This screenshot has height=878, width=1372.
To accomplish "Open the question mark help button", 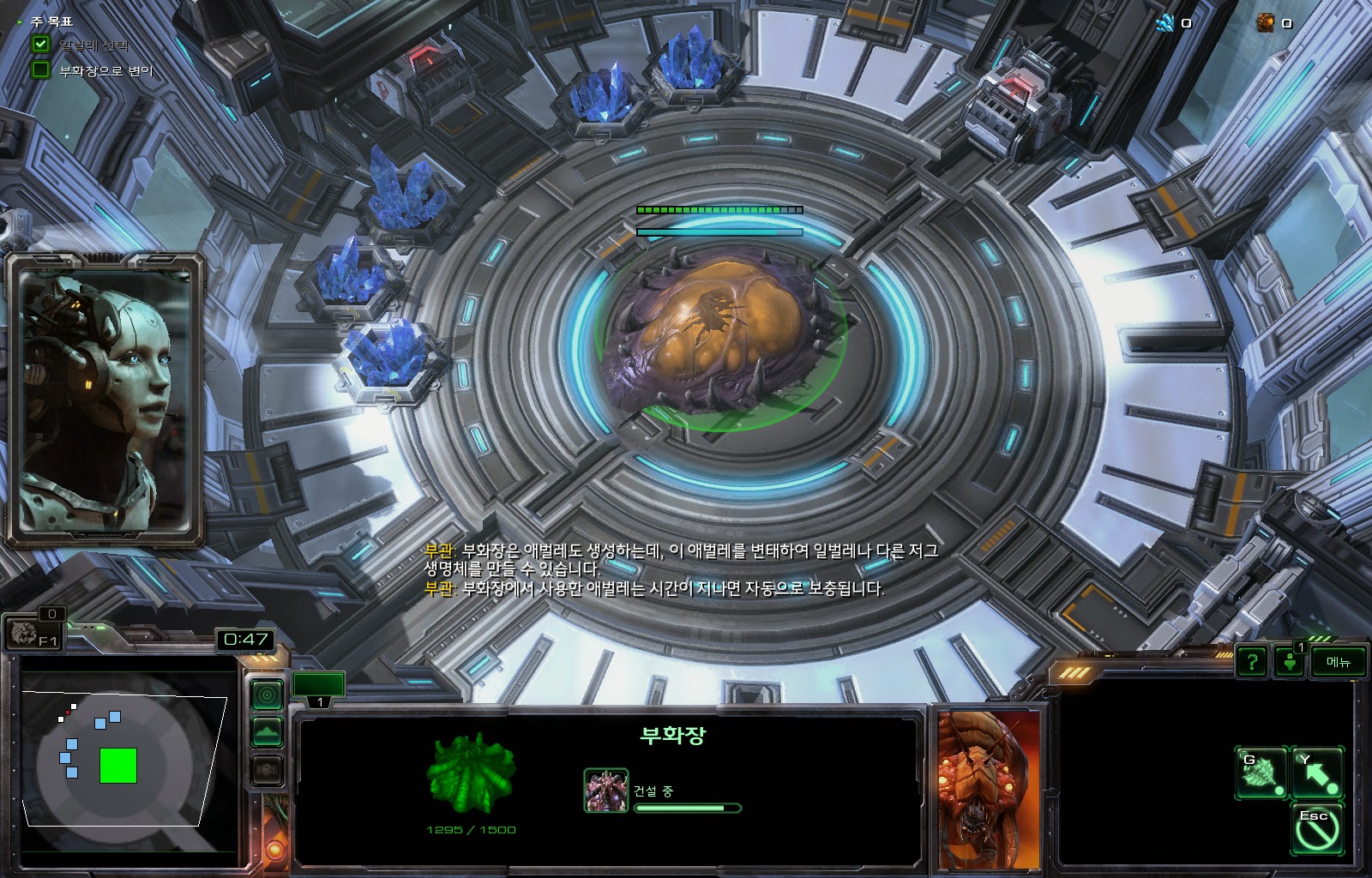I will [1252, 662].
